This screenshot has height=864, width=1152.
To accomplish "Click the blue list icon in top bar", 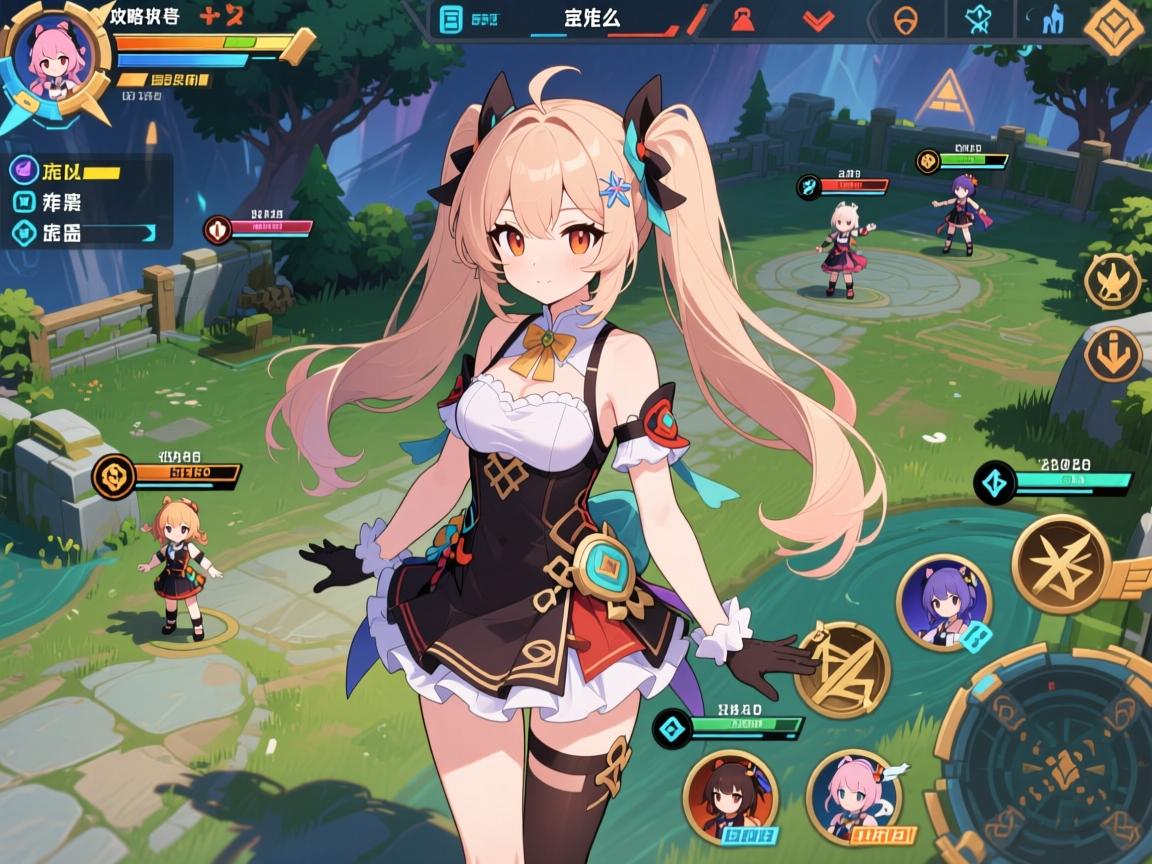I will [x=452, y=19].
